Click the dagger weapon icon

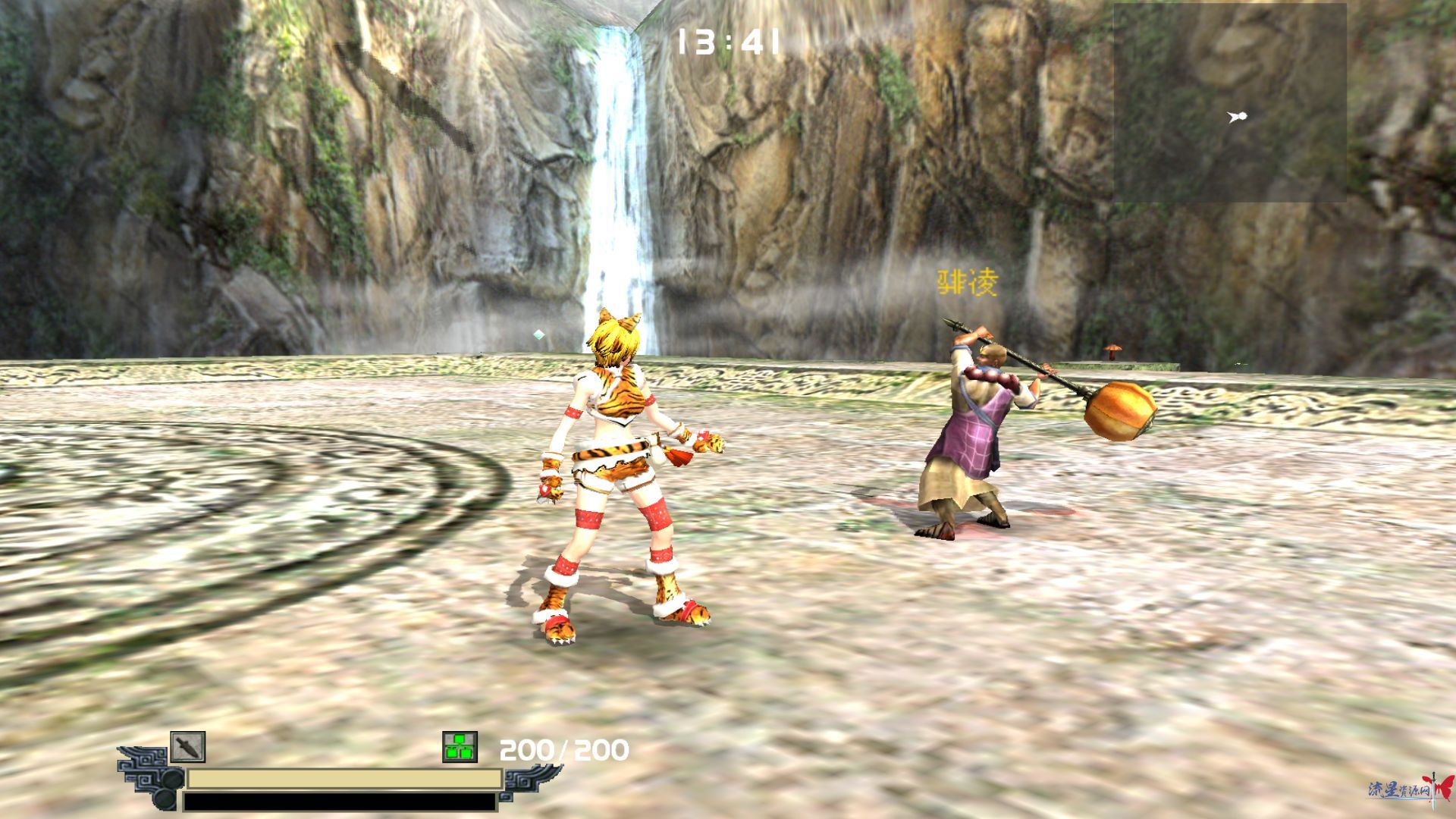pyautogui.click(x=187, y=747)
